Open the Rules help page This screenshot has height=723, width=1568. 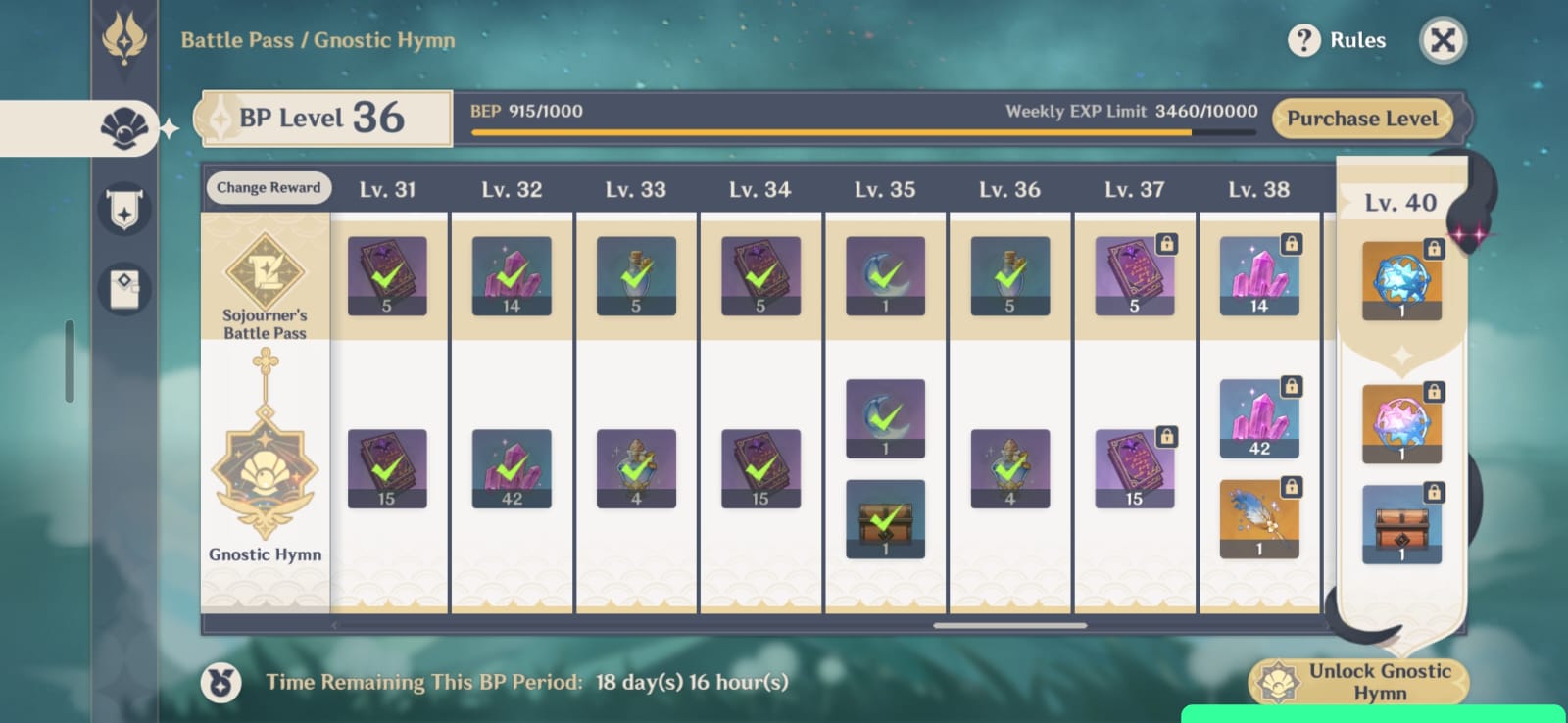click(1338, 40)
